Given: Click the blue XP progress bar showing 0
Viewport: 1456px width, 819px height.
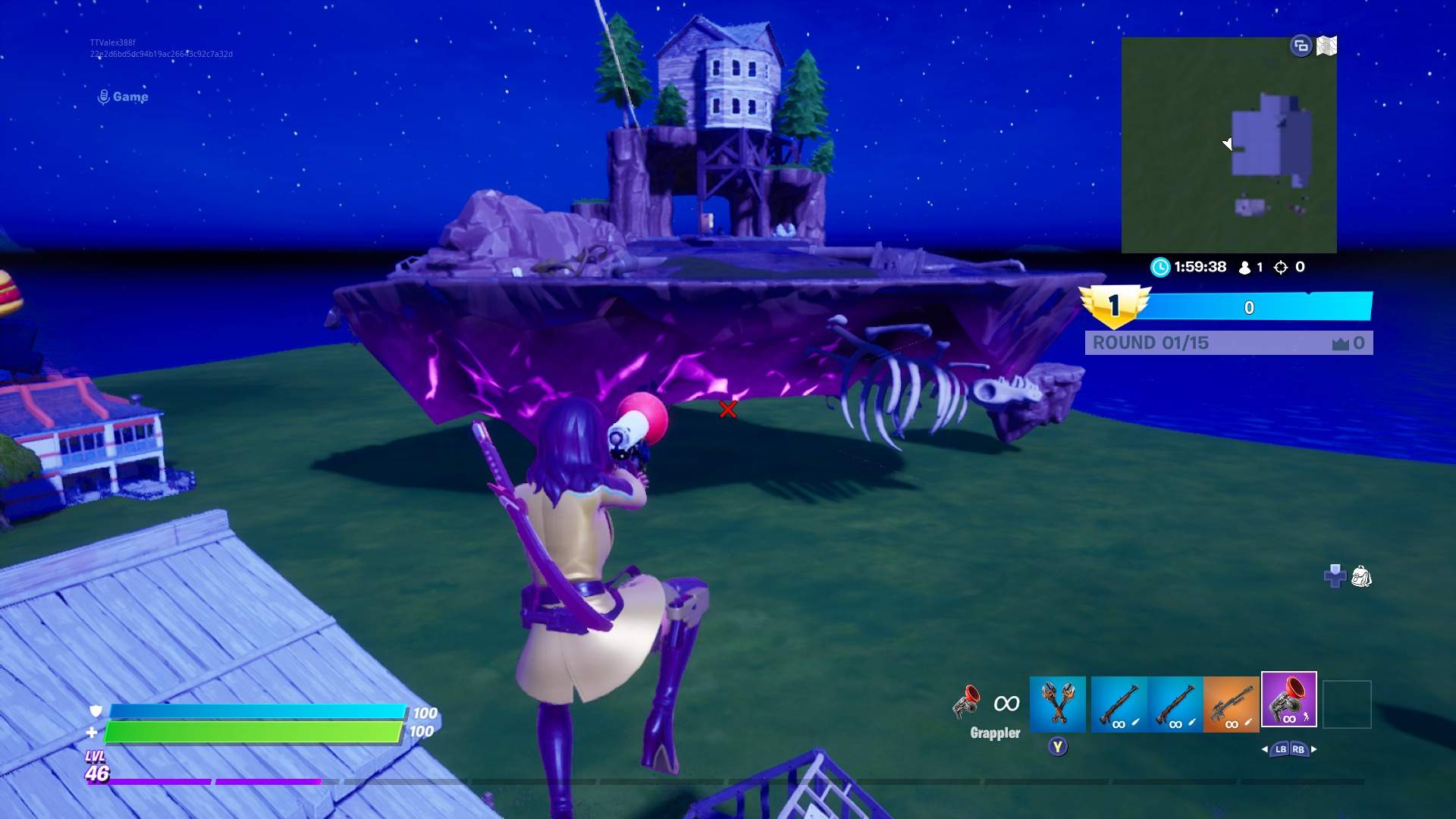Looking at the screenshot, I should (1251, 307).
